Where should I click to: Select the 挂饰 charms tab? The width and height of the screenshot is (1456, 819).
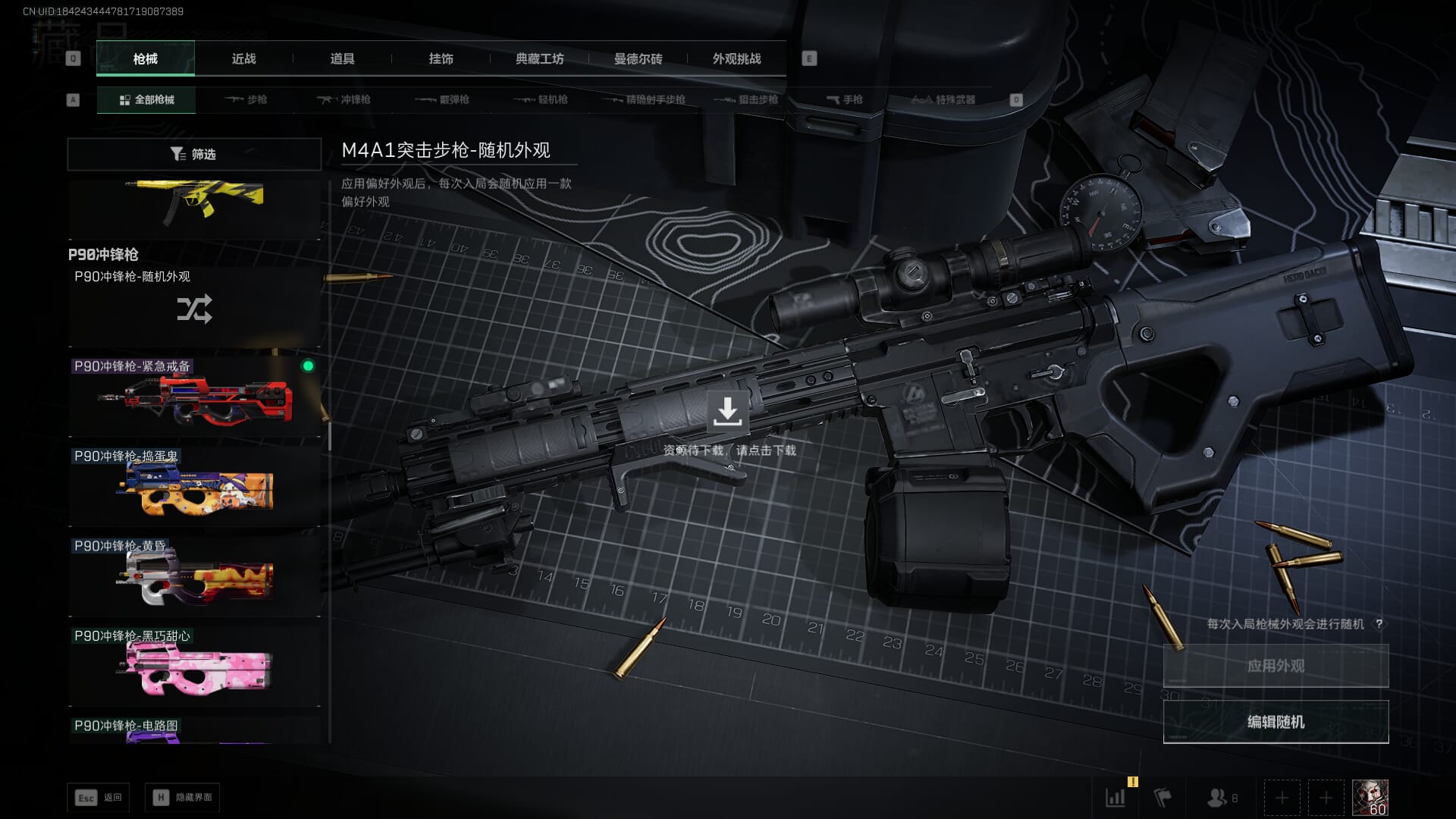441,58
